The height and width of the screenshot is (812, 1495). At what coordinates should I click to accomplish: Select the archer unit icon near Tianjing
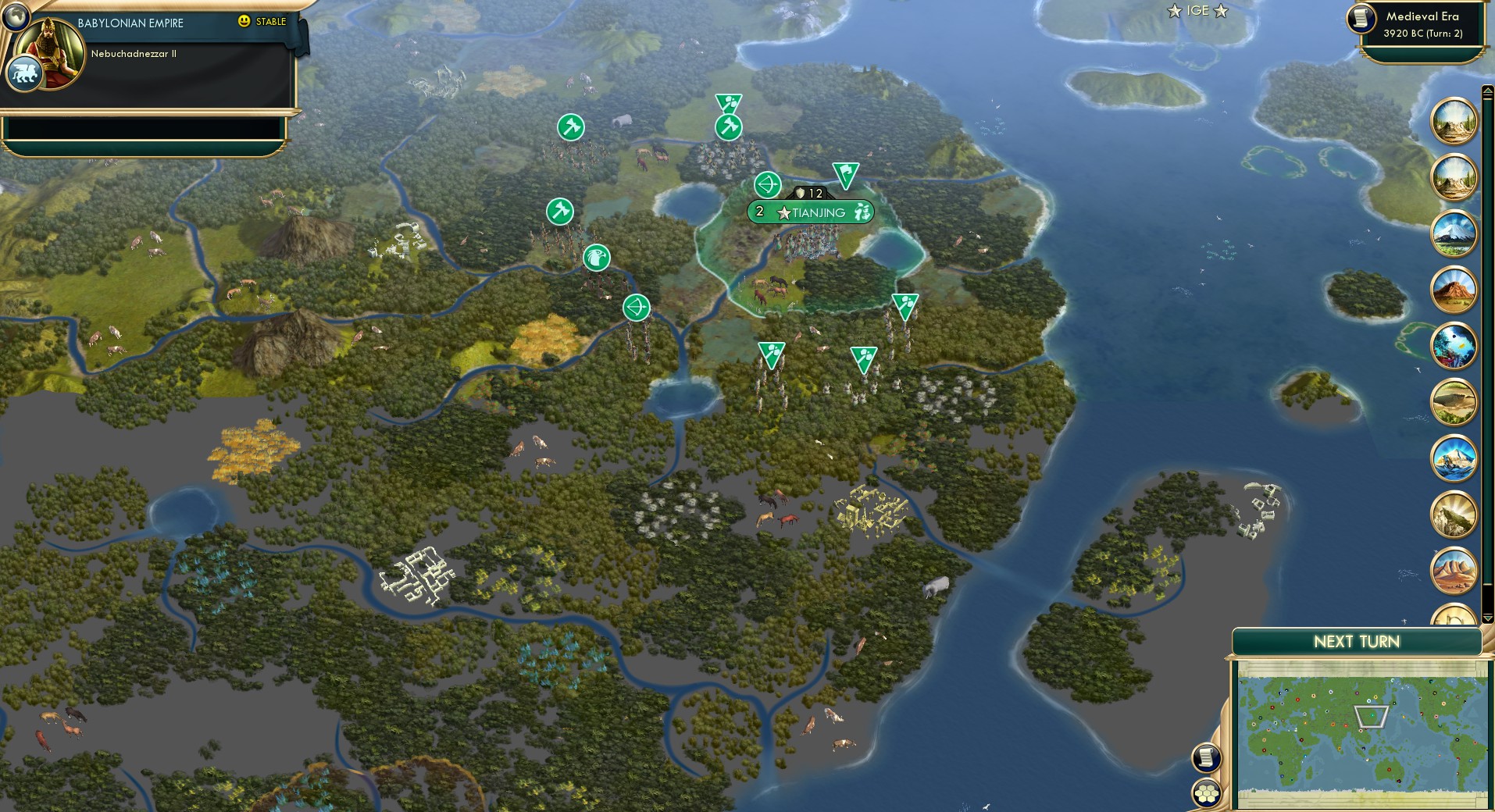(x=766, y=185)
